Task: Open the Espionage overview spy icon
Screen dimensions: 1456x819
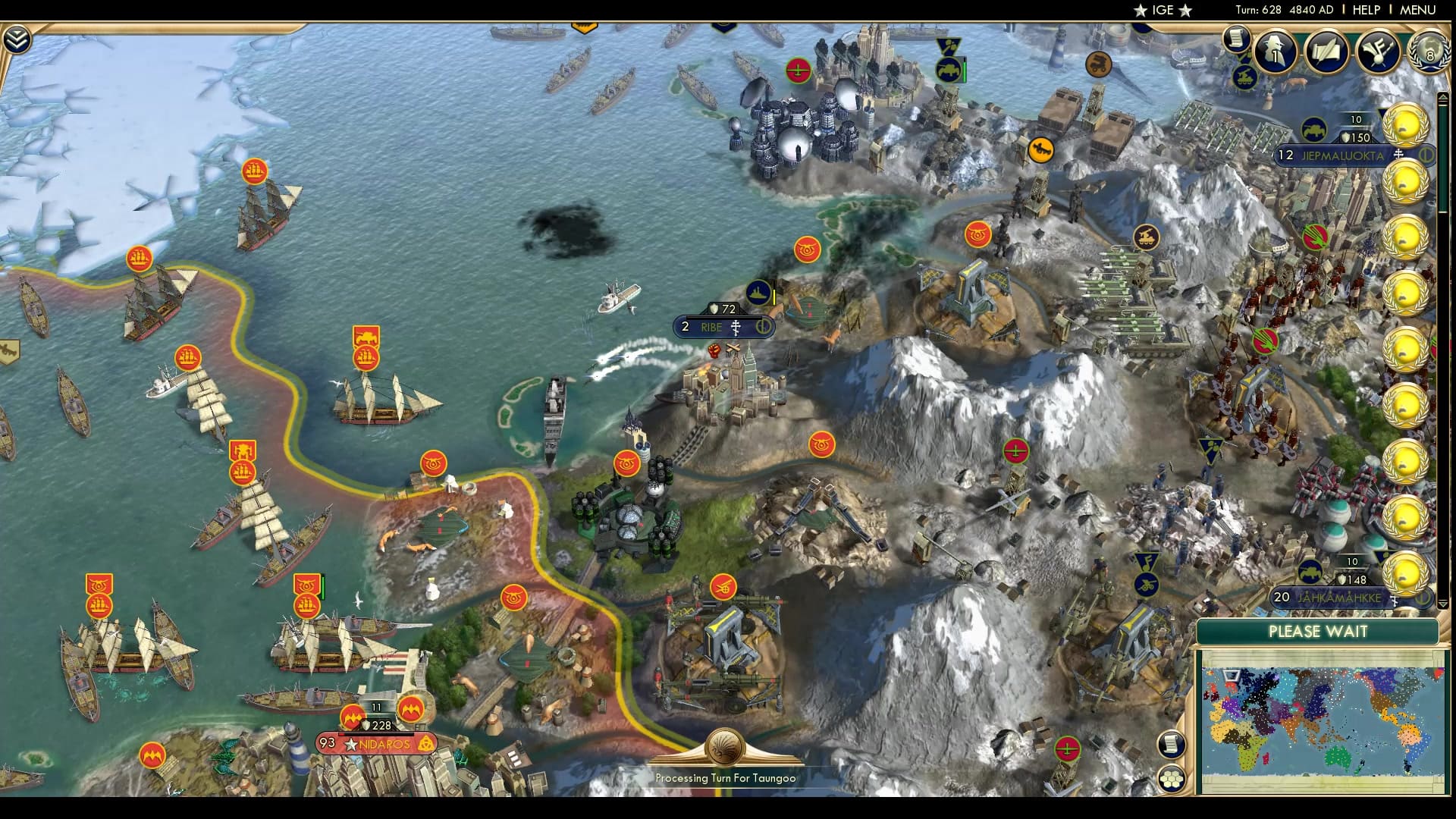Action: (1276, 52)
